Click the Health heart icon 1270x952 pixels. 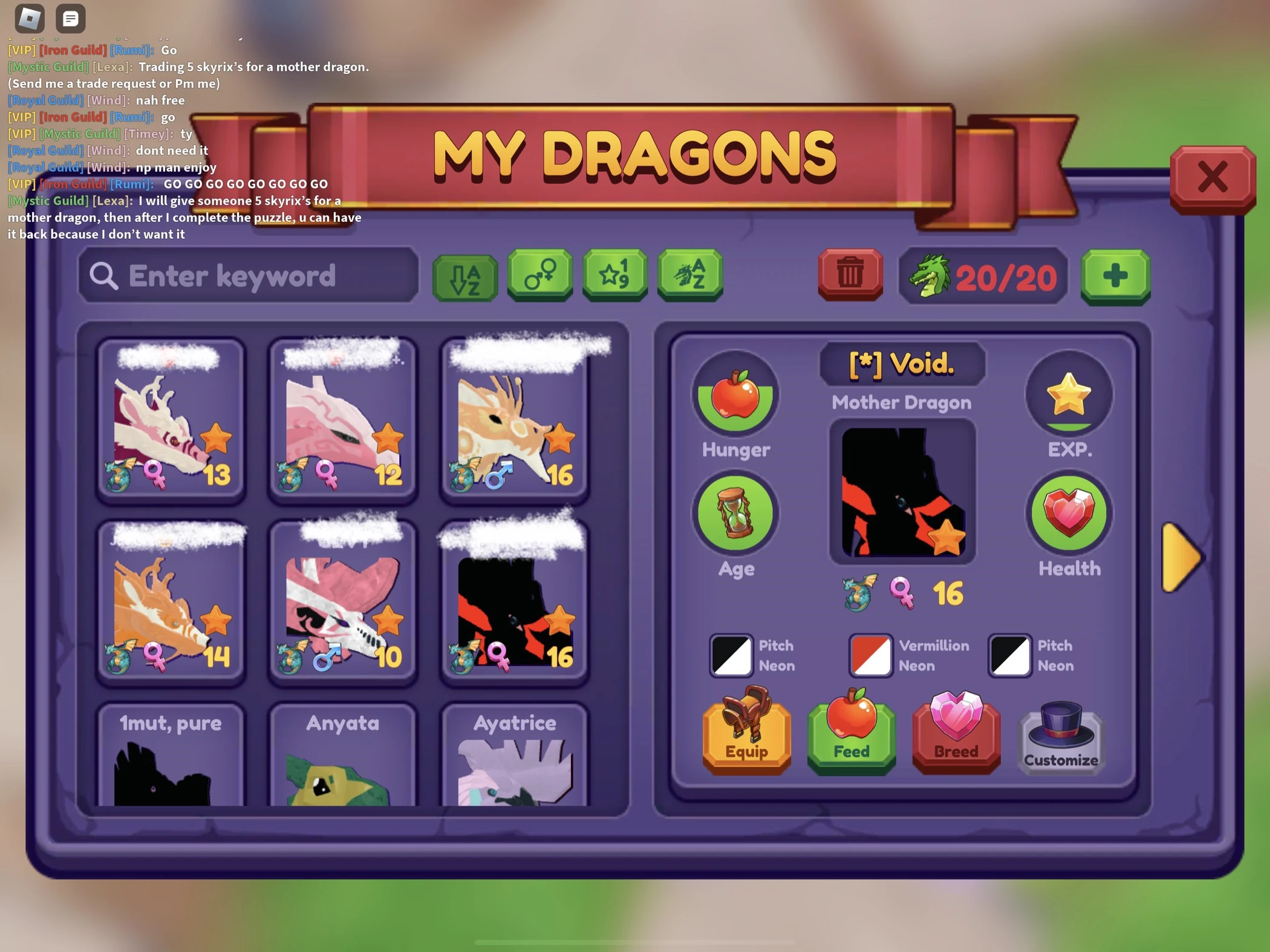[x=1069, y=514]
